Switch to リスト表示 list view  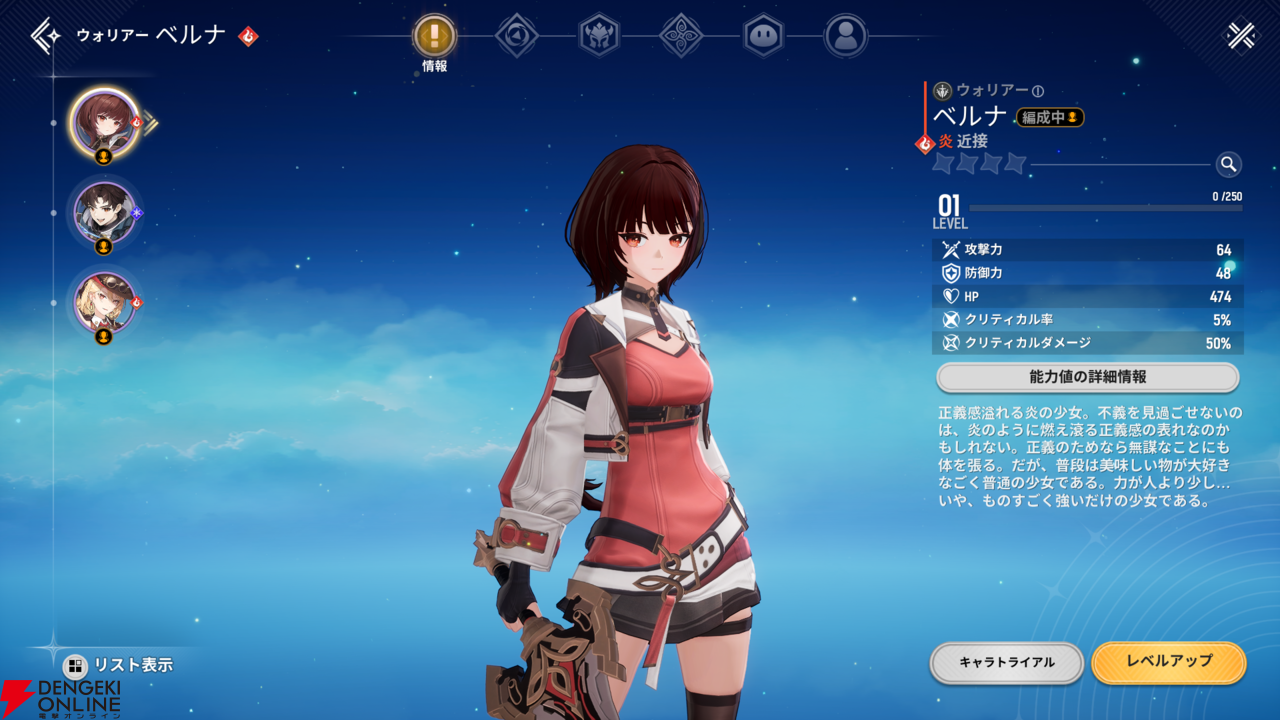click(120, 665)
